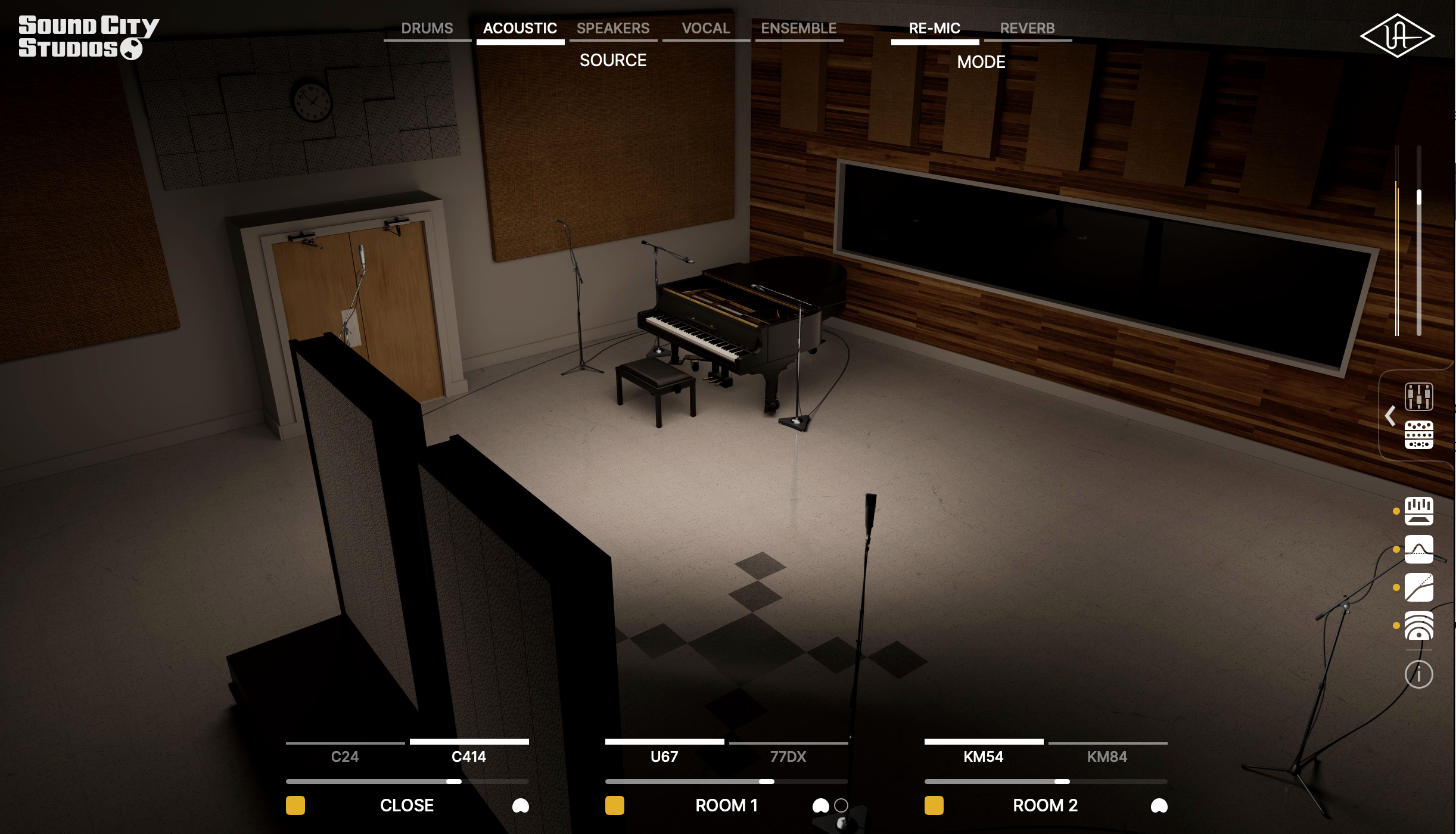This screenshot has height=834, width=1456.
Task: Click the Universal Audio logo
Action: click(1399, 35)
